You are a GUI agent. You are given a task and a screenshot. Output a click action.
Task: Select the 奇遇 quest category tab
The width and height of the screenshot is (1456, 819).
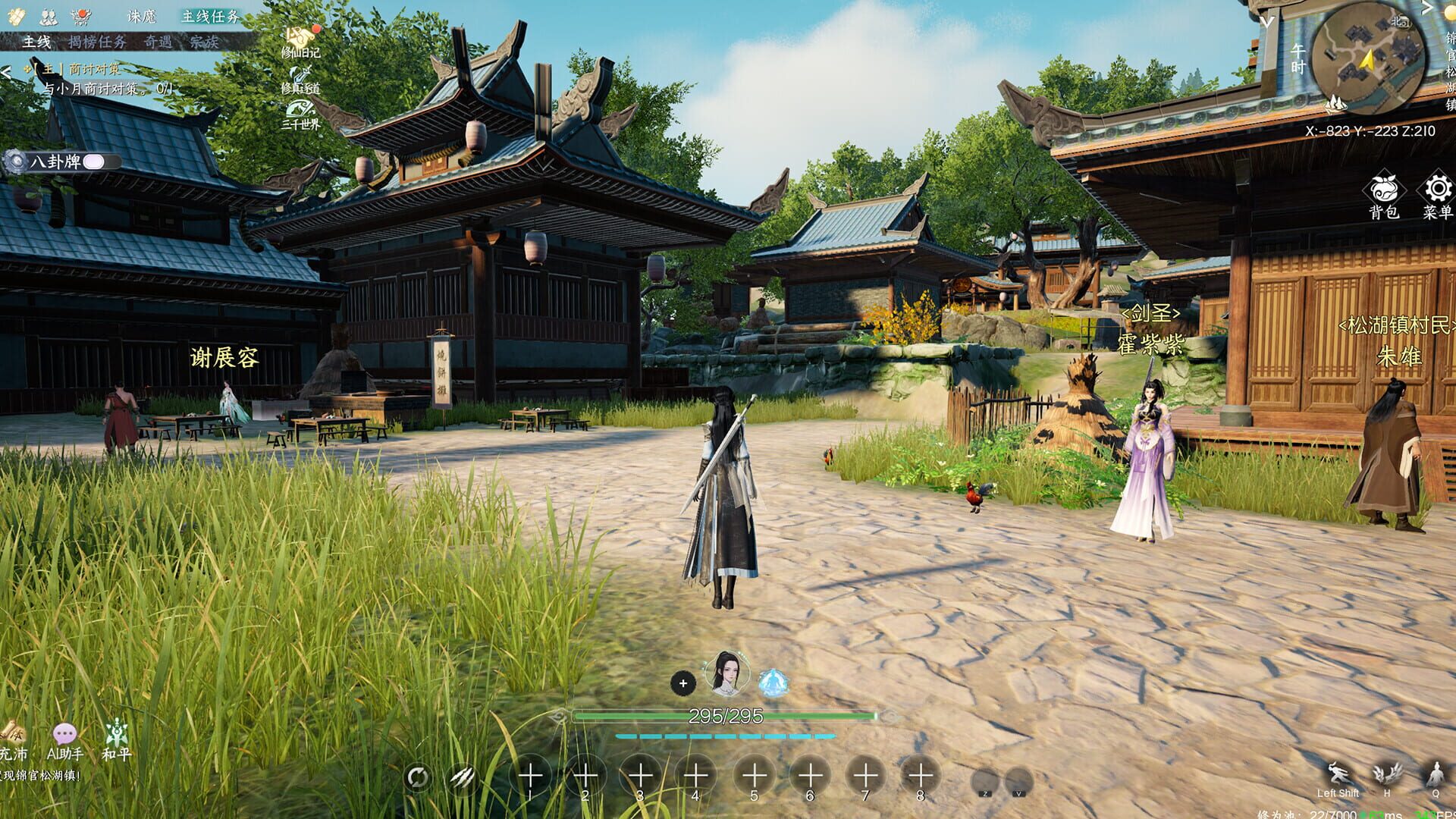pos(159,41)
